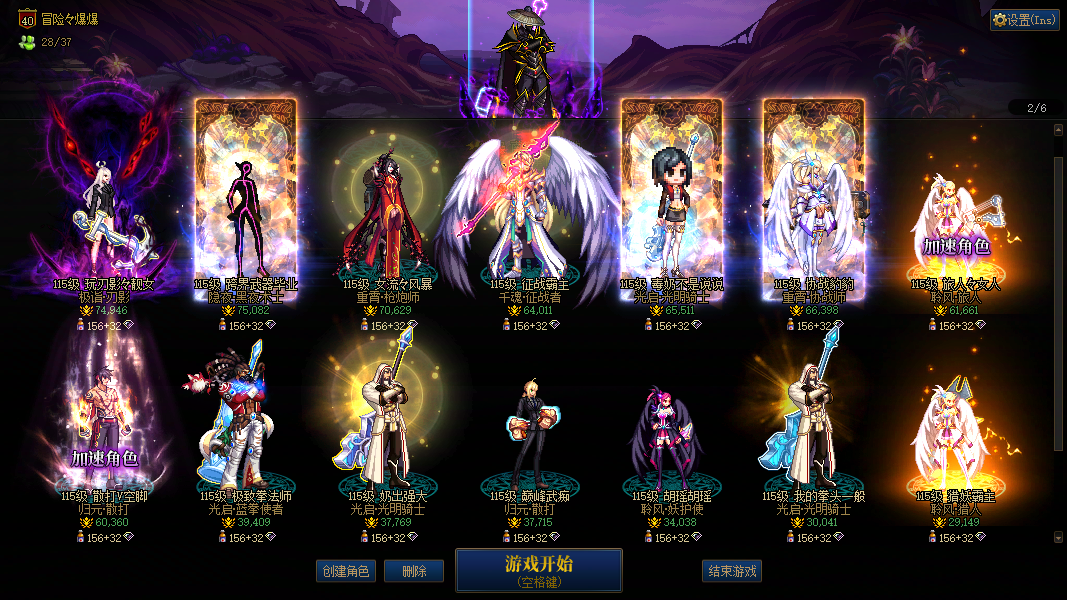
Task: Open the 创建角色 character creation
Action: point(345,571)
